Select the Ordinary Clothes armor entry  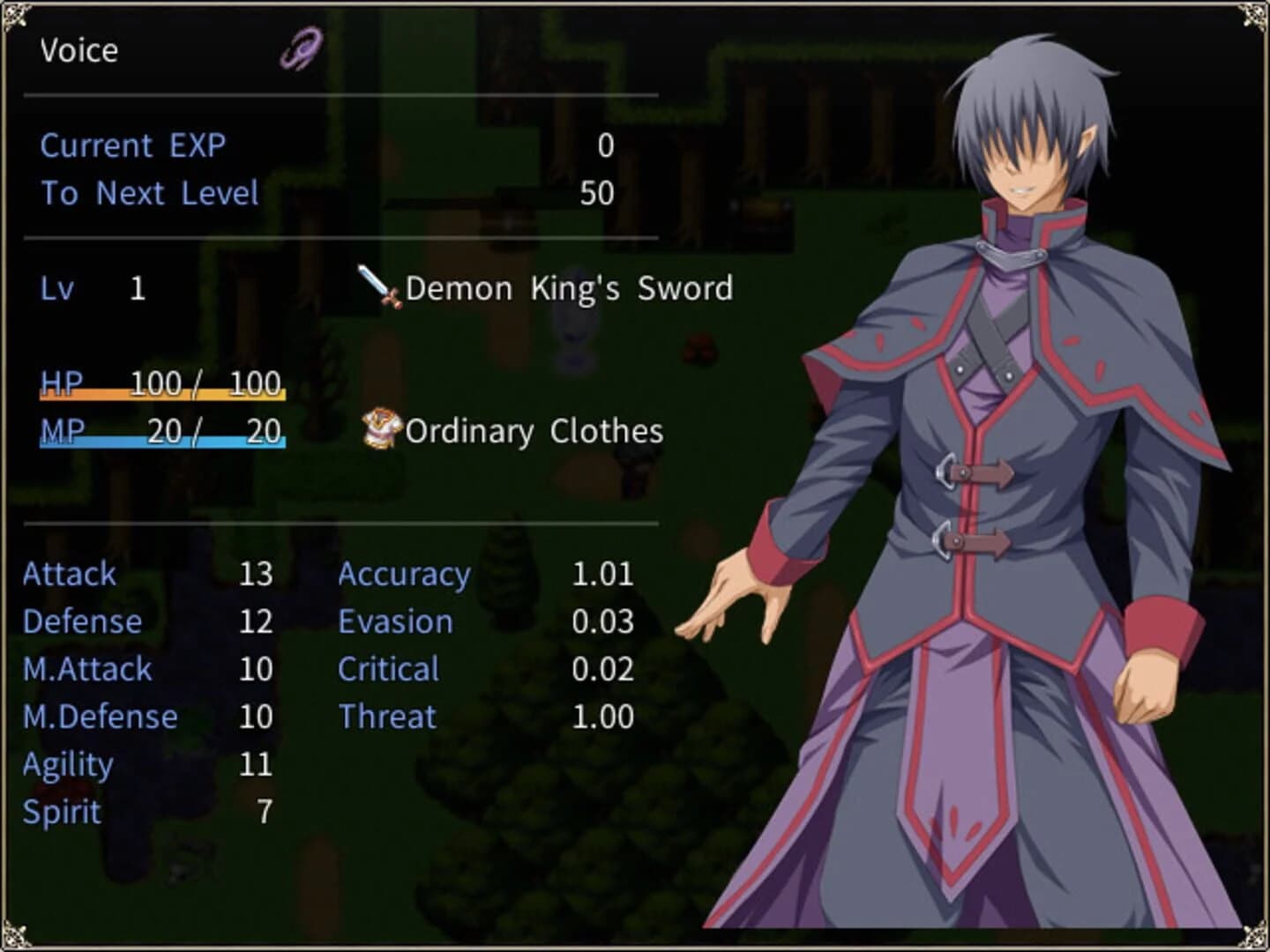click(x=531, y=431)
